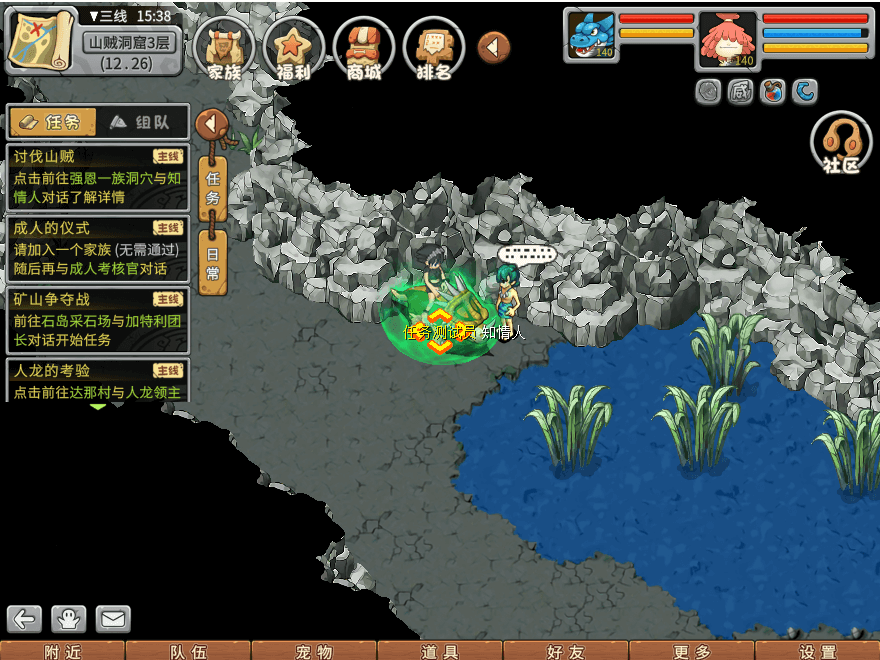The width and height of the screenshot is (880, 660).
Task: Open the world map scroll icon
Action: pos(41,39)
